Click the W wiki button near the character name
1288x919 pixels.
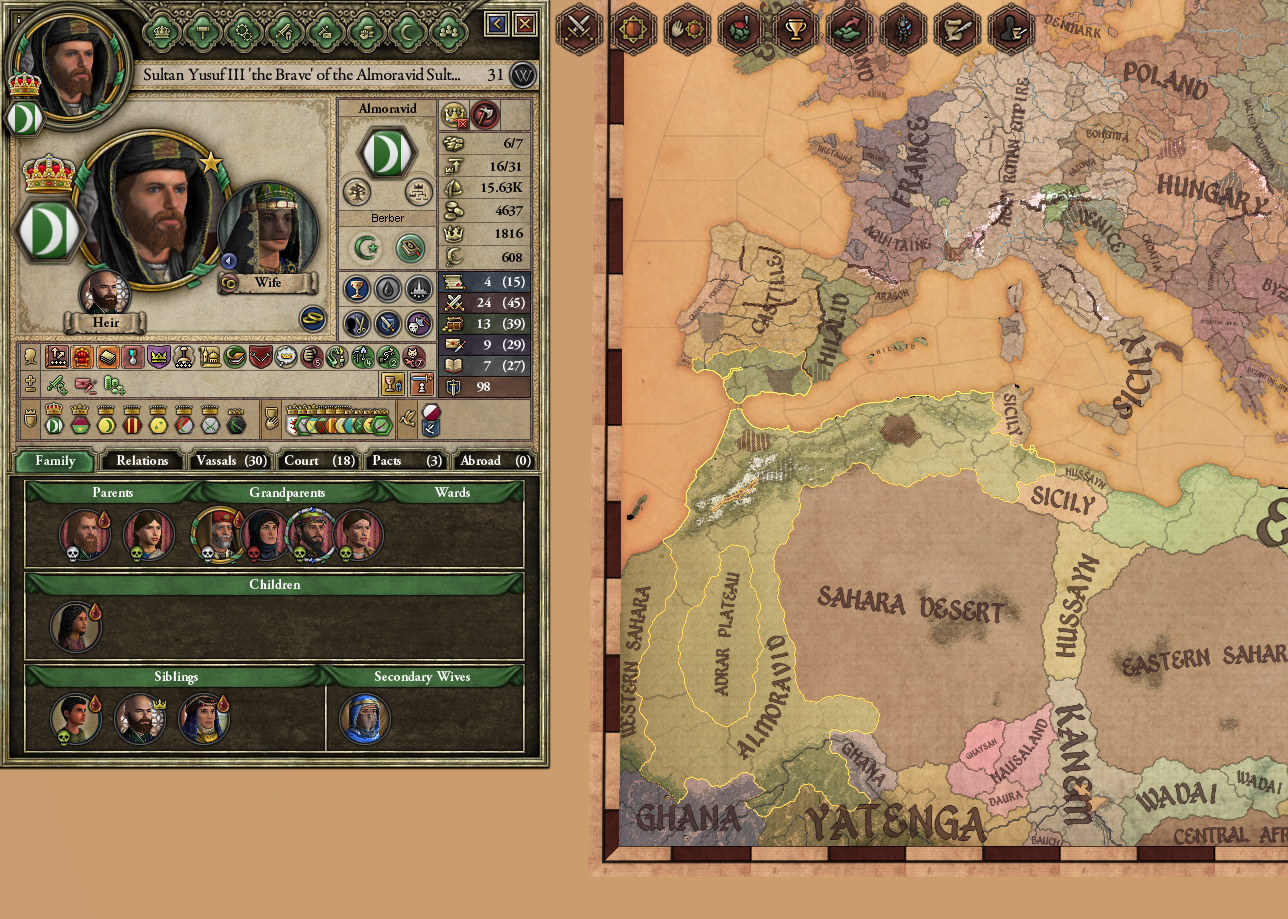[521, 75]
